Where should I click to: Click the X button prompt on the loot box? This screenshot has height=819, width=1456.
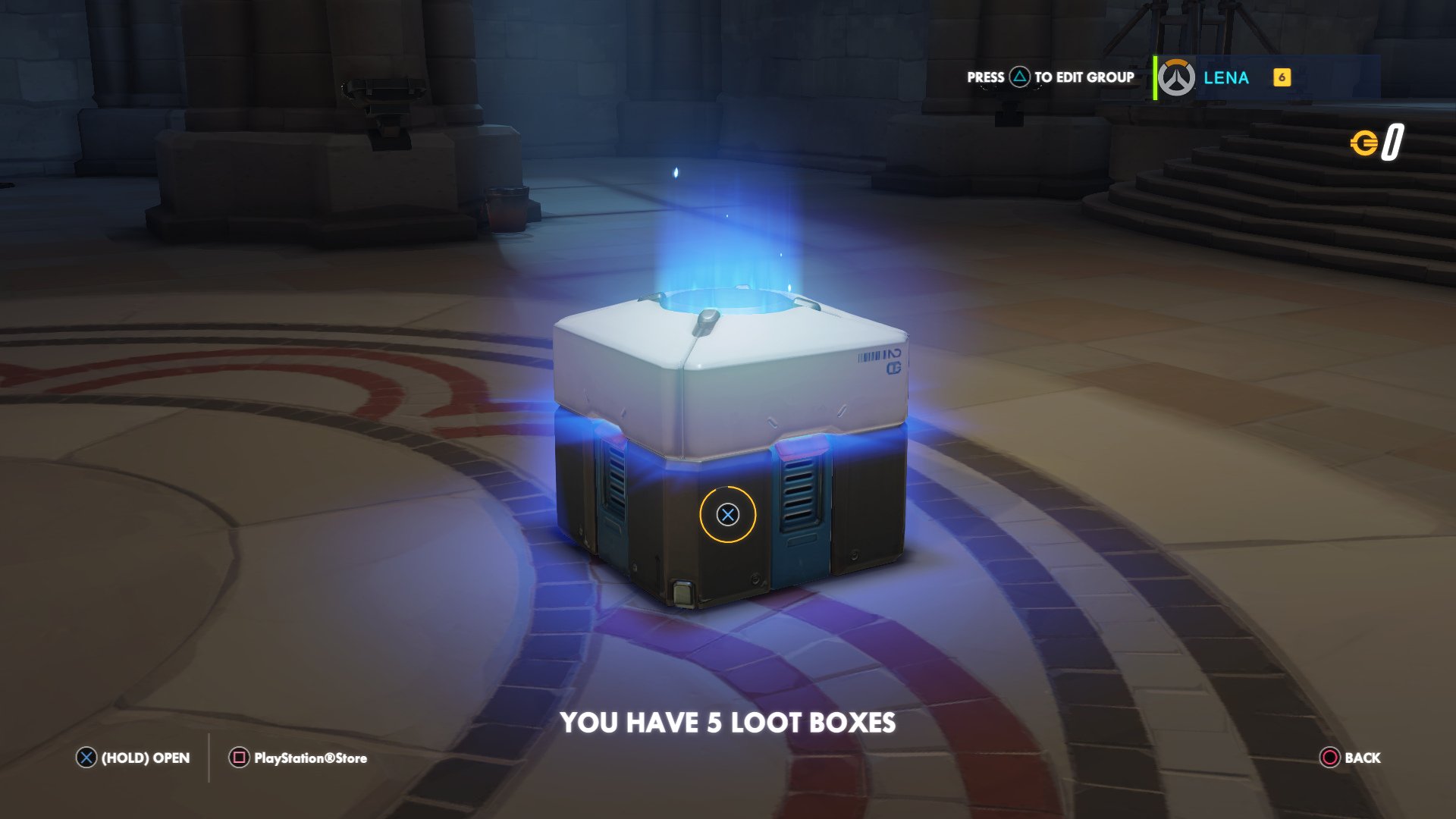pyautogui.click(x=729, y=516)
